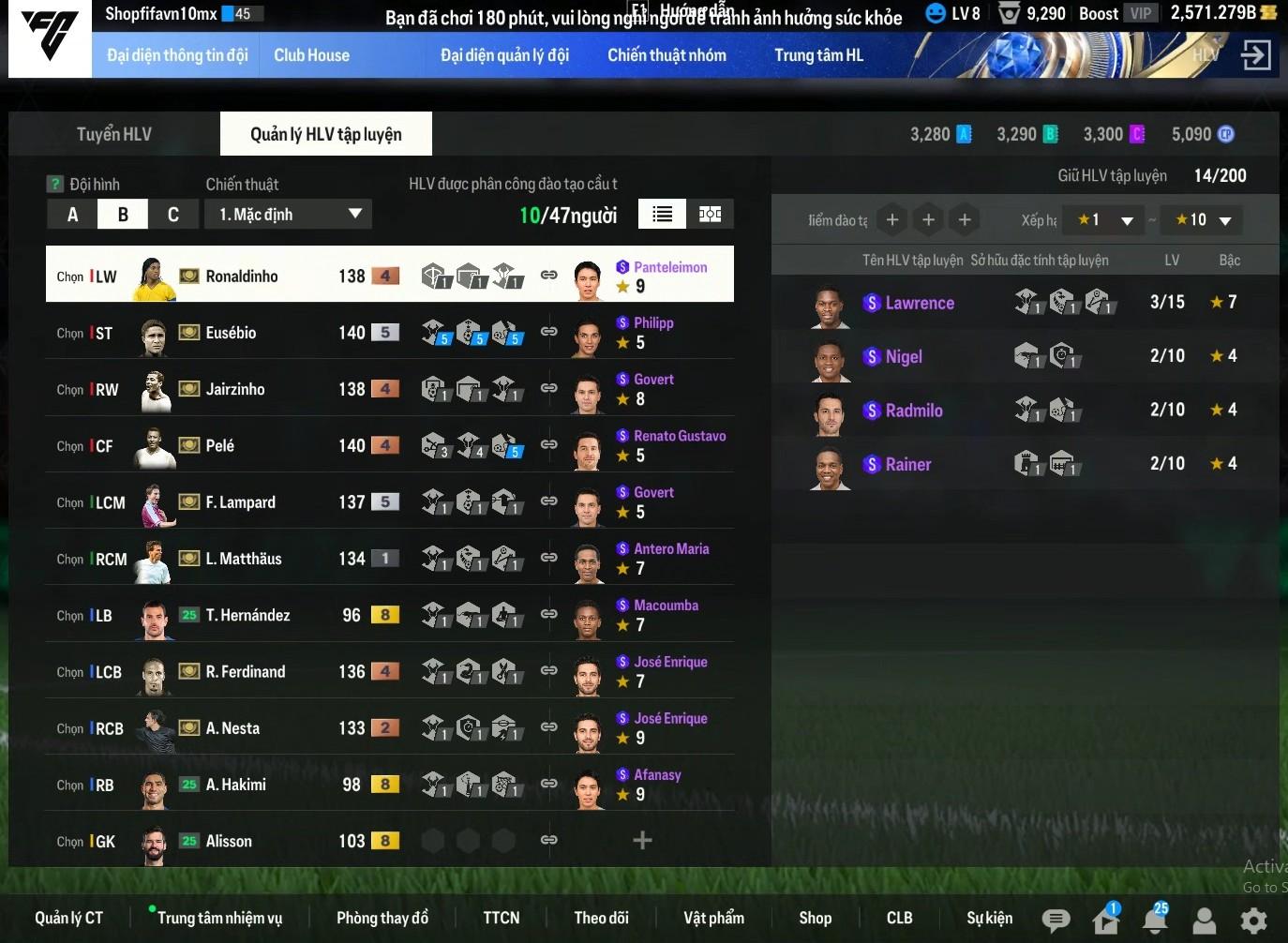Click the exit arrow icon
The image size is (1288, 943).
tap(1255, 55)
